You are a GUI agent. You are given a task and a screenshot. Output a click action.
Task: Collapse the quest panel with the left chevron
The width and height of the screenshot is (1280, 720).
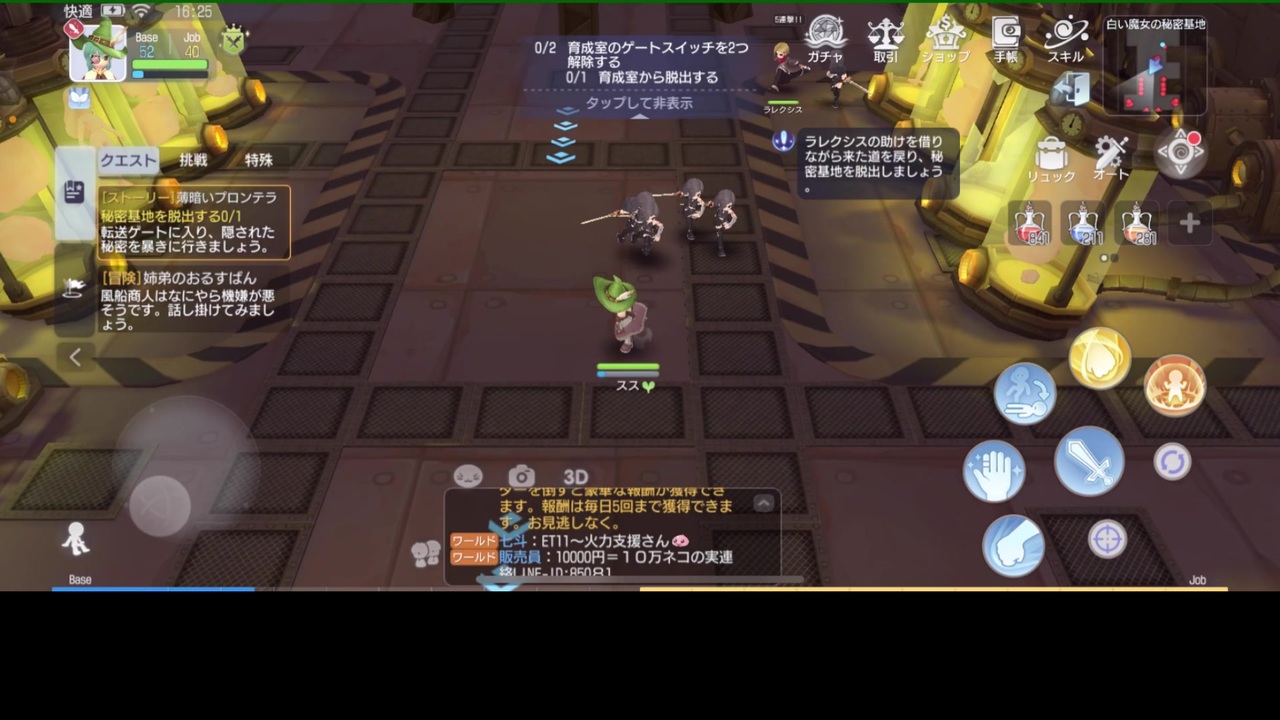click(x=76, y=357)
